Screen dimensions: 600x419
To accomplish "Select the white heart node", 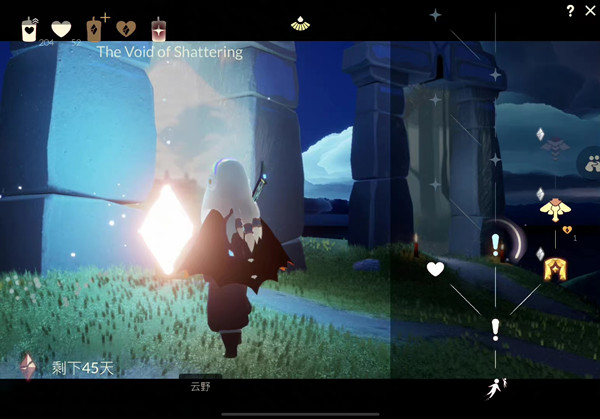I will point(435,268).
